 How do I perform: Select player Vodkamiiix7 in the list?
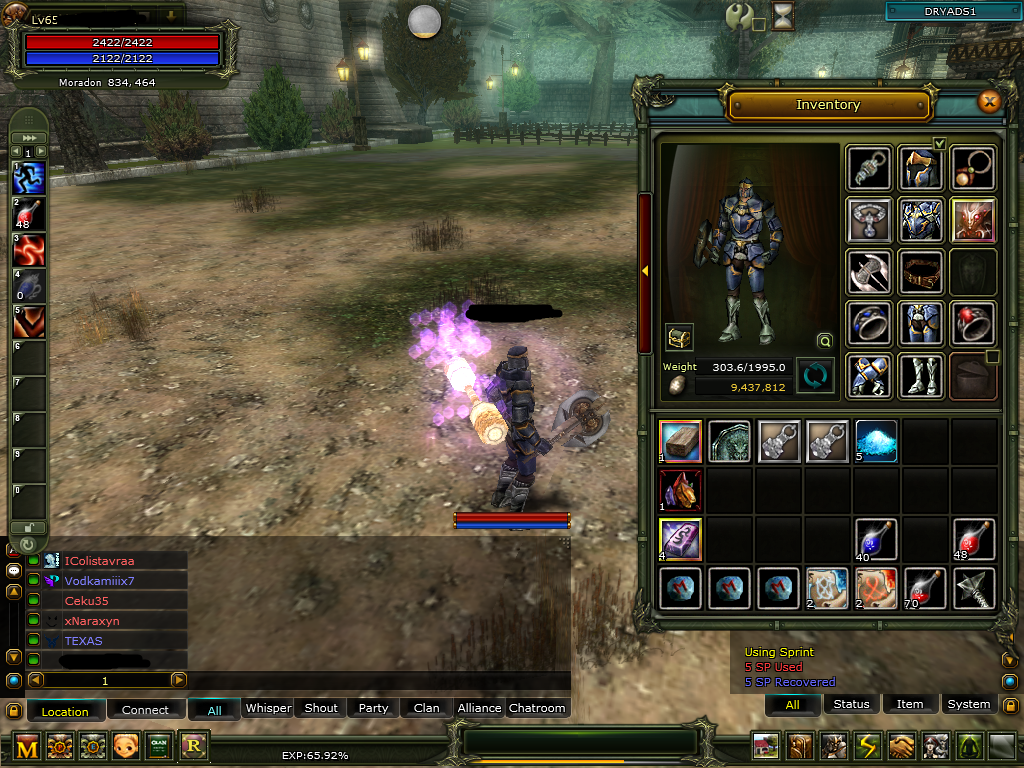point(99,581)
